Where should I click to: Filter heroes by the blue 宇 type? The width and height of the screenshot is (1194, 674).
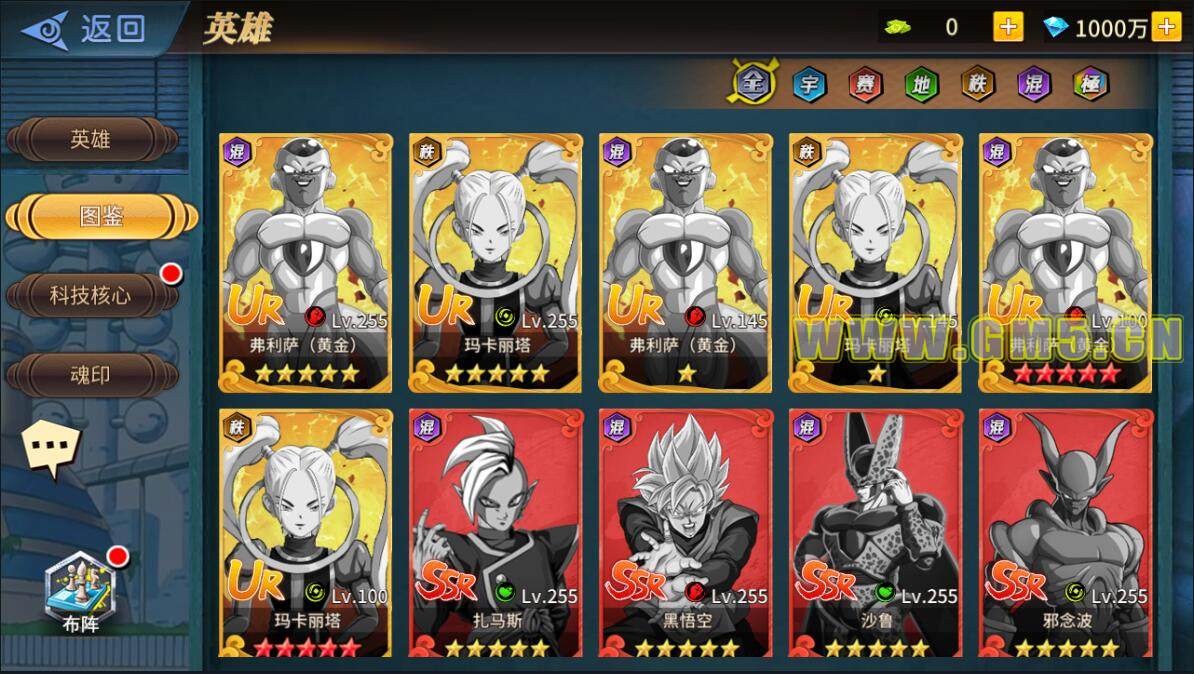pos(809,84)
